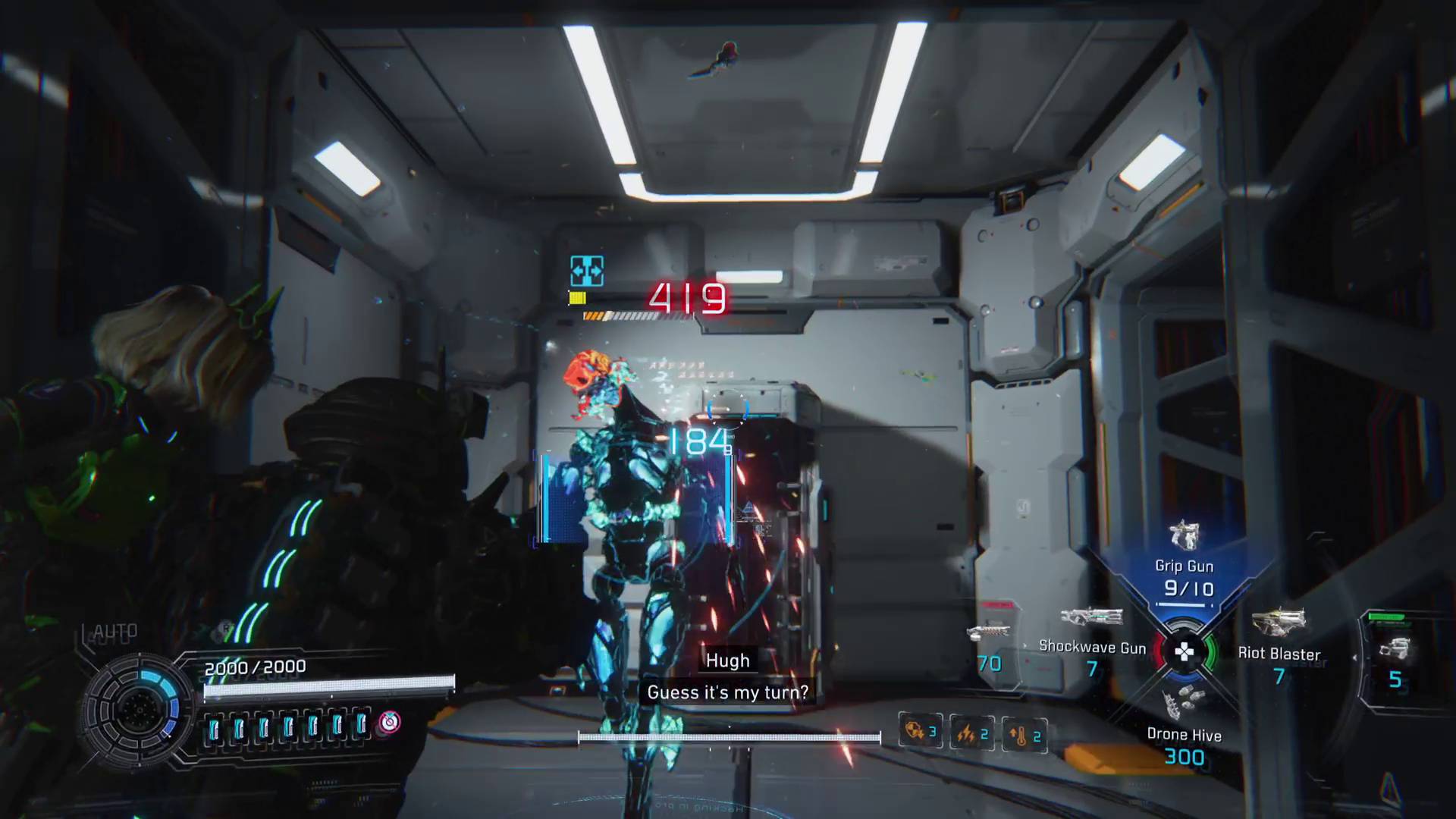Click the d-pad hub at the weapon wheel center

(1183, 650)
